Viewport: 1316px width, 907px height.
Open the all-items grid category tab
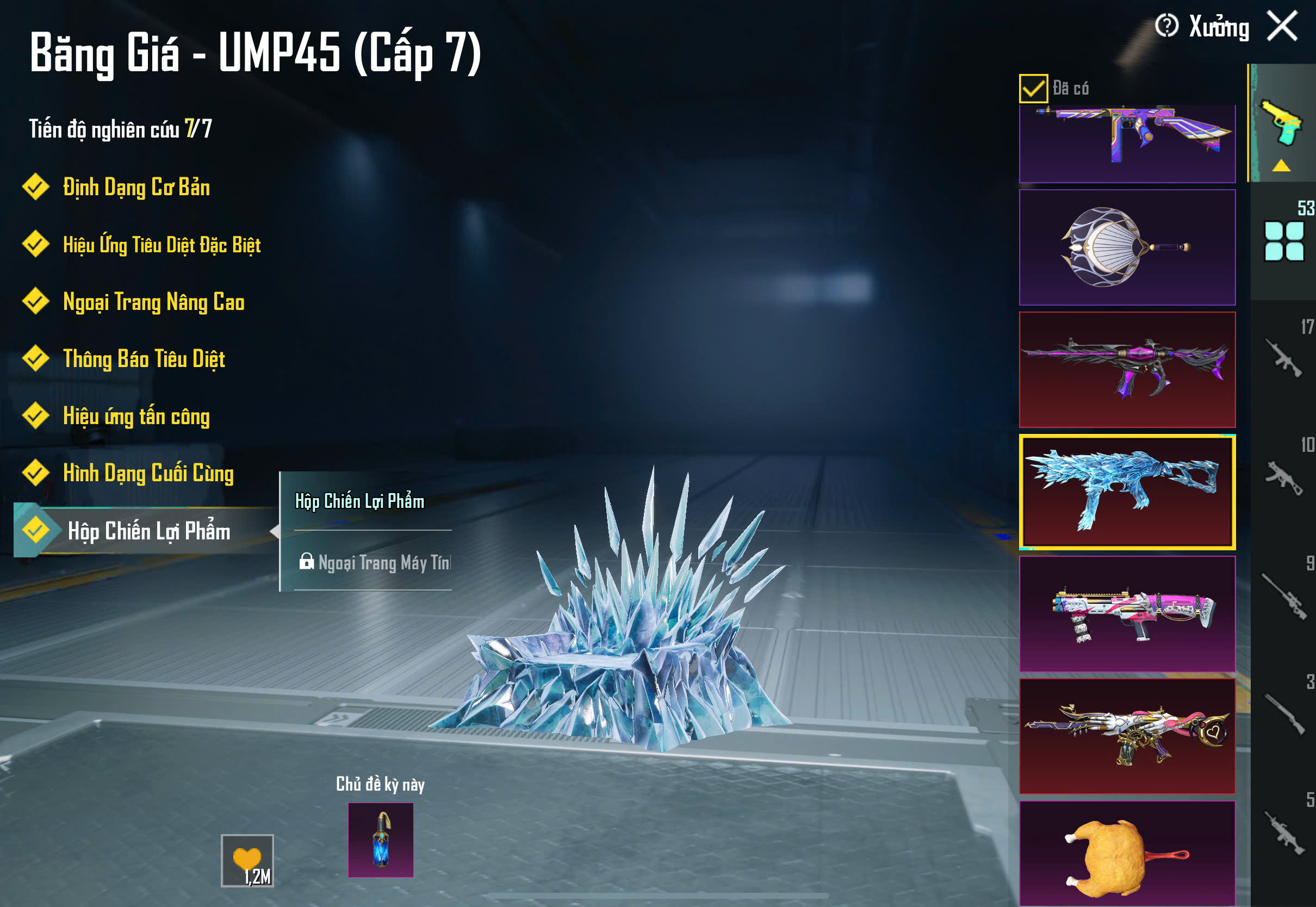coord(1283,241)
